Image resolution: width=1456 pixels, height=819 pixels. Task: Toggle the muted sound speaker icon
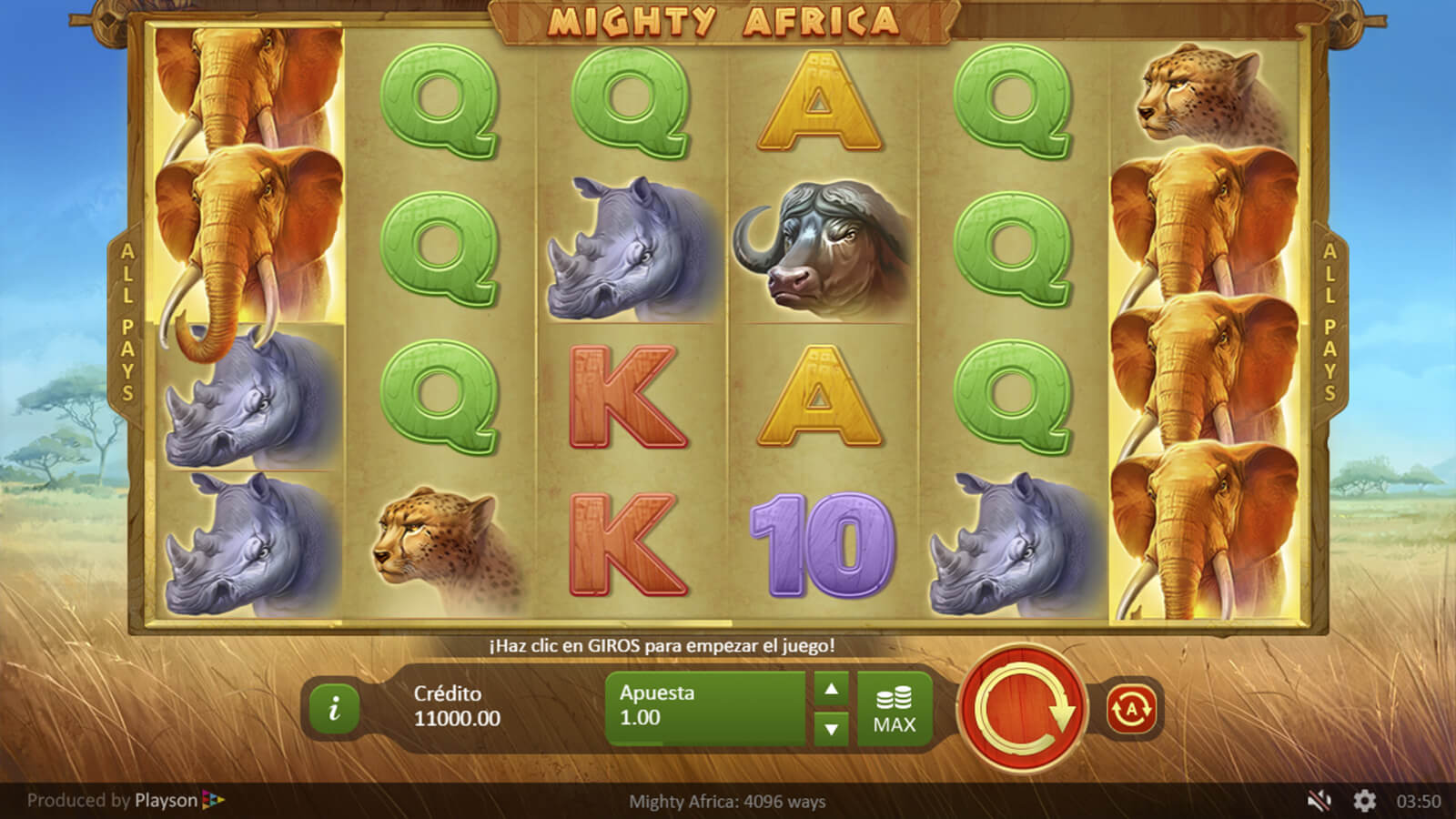point(1319,801)
